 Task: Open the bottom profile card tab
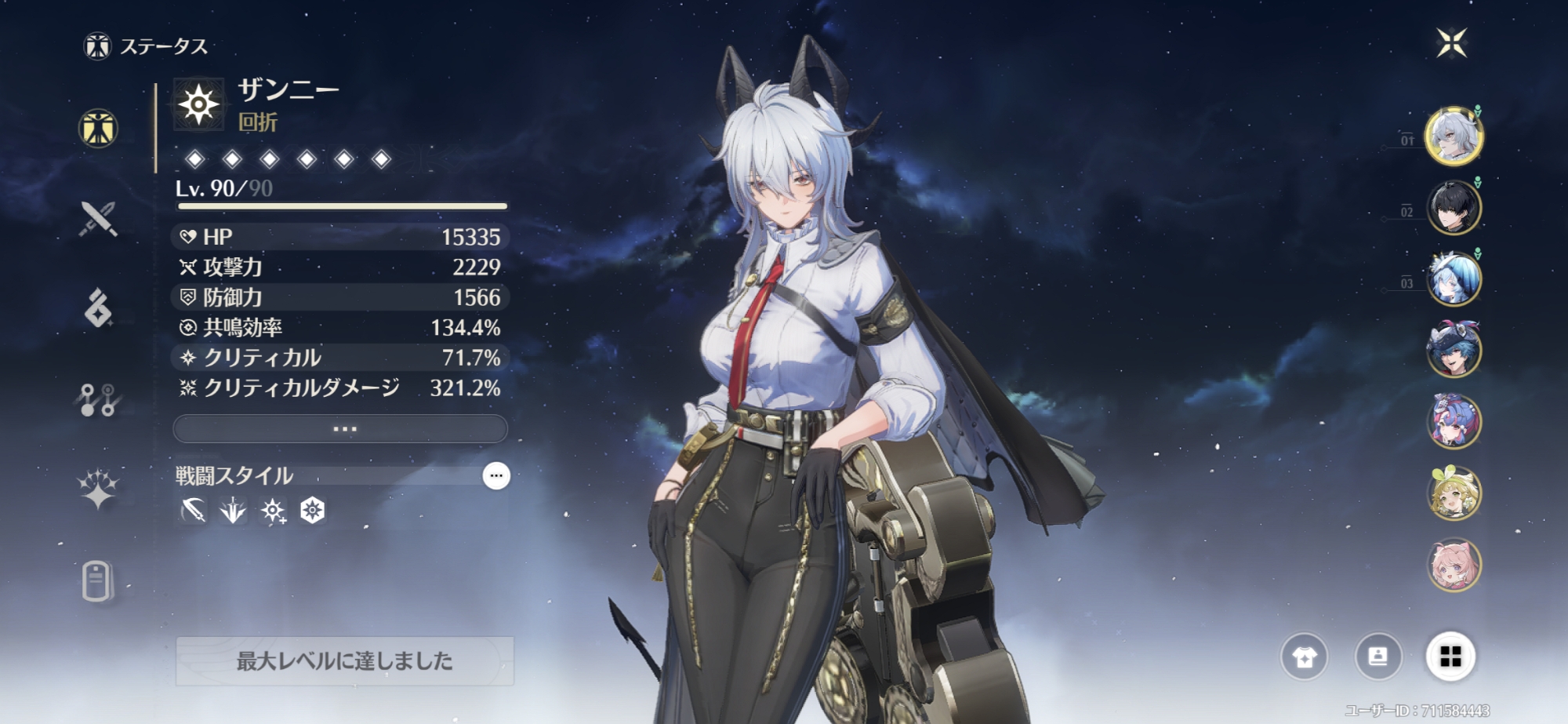(97, 581)
